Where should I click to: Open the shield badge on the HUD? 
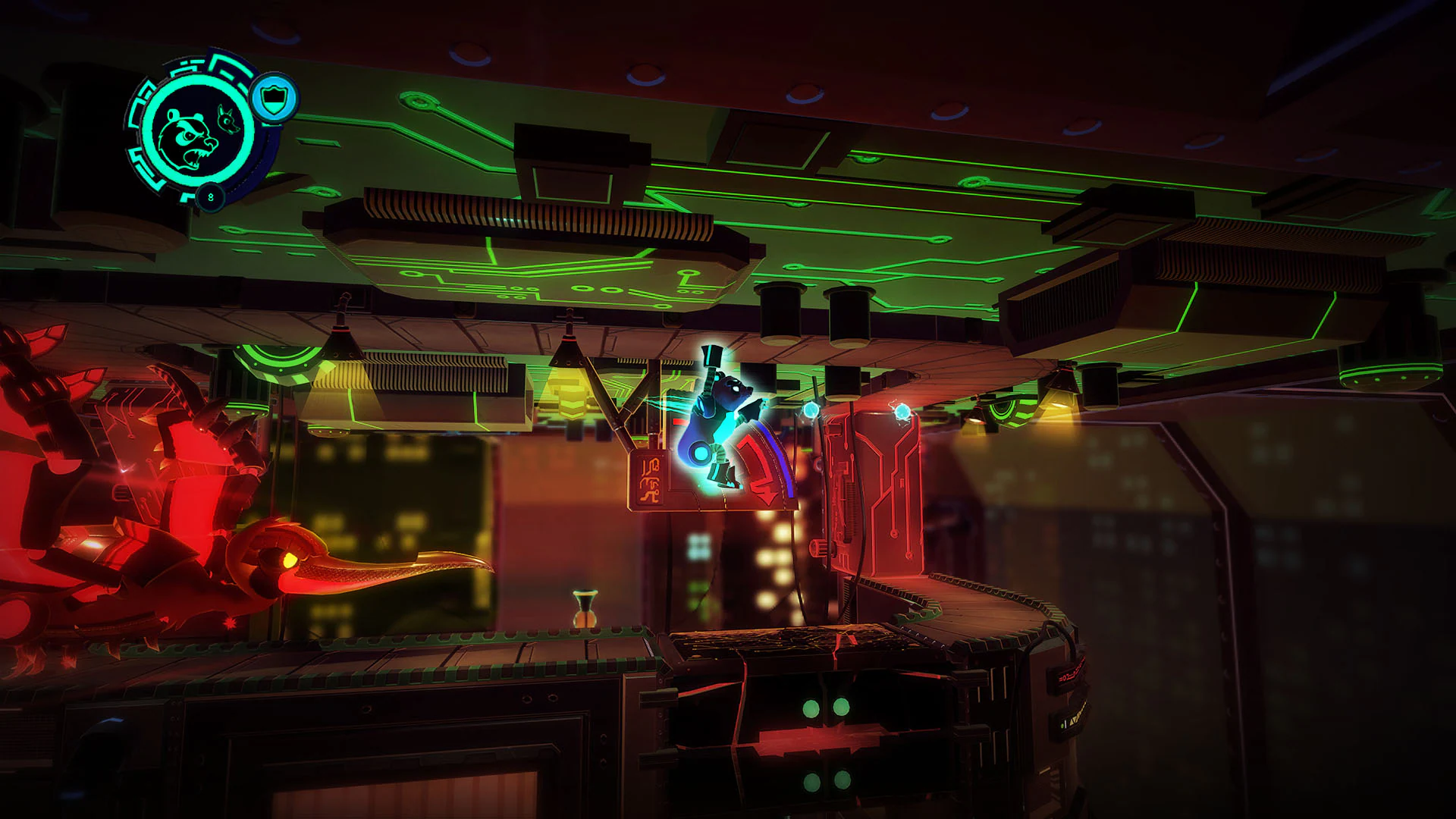(273, 97)
